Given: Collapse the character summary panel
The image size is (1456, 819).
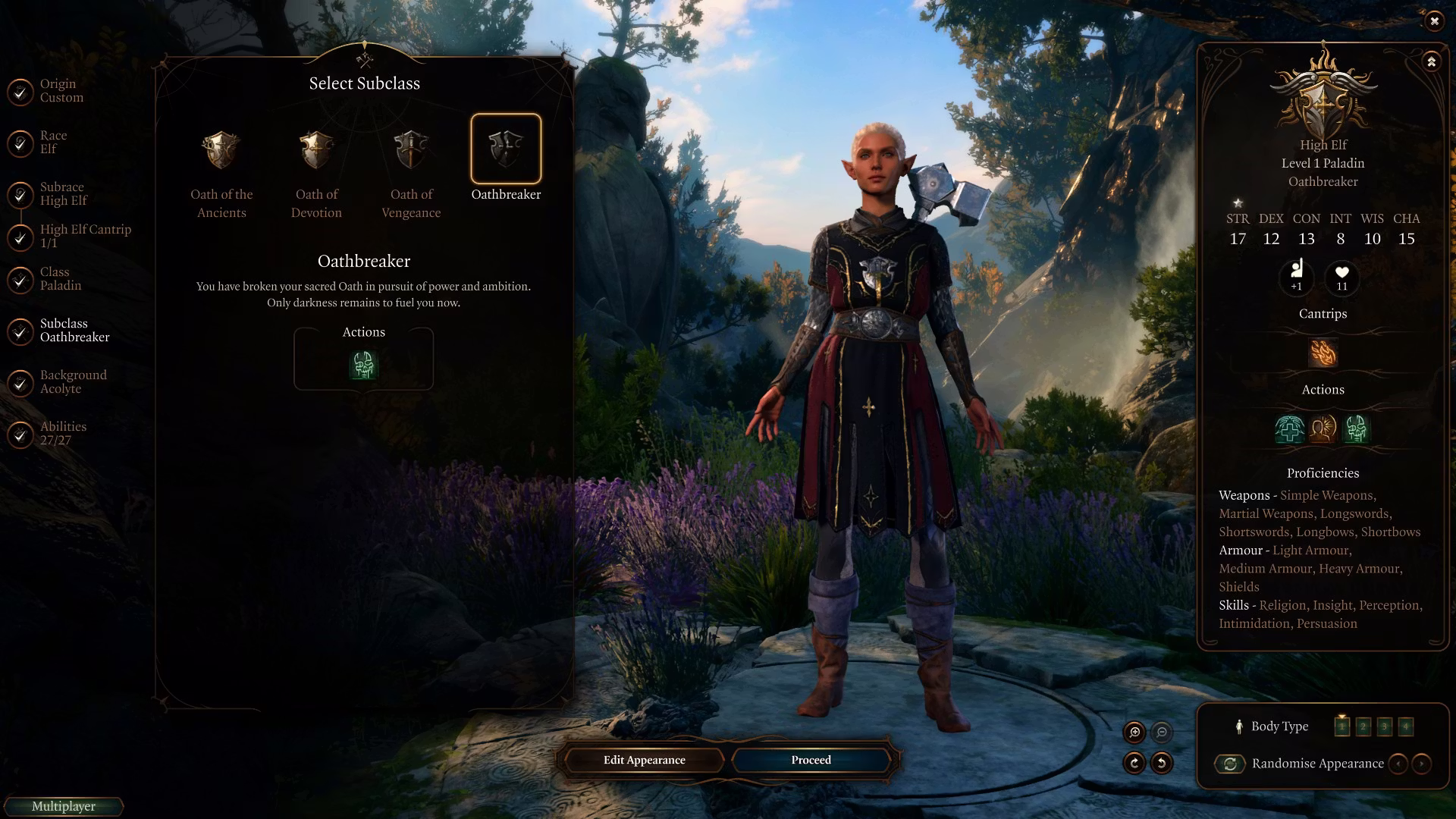Looking at the screenshot, I should 1431,61.
